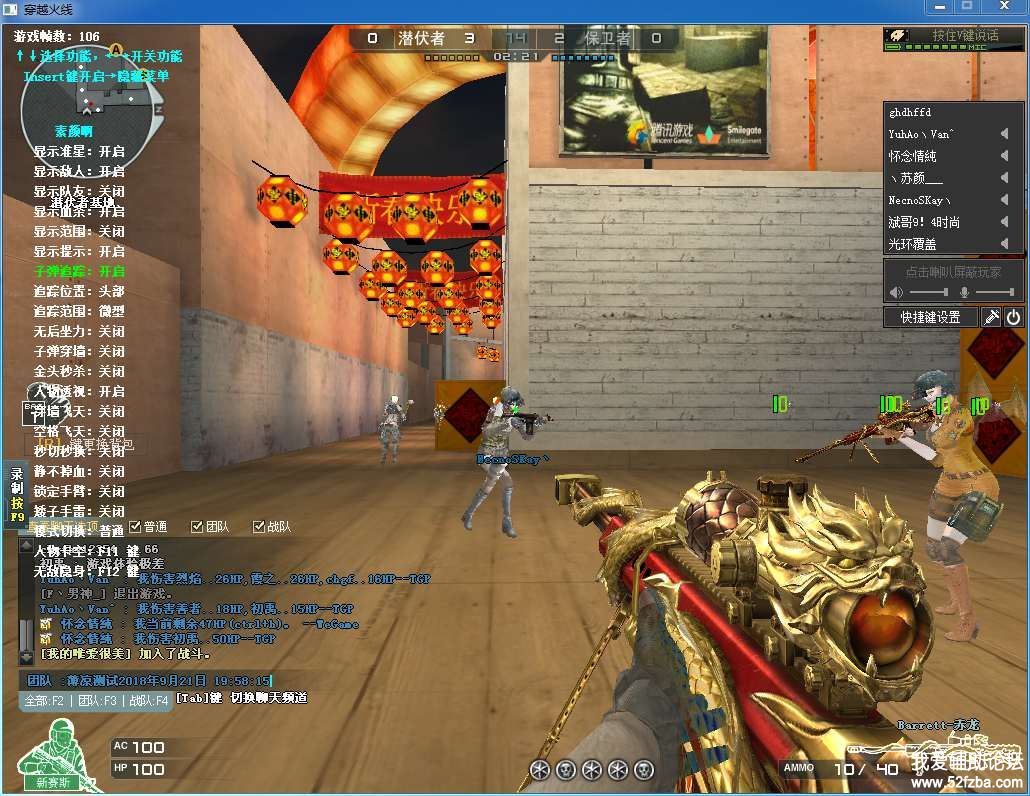The height and width of the screenshot is (796, 1030).
Task: Toggle the 普通 chat filter checkbox
Action: click(136, 526)
